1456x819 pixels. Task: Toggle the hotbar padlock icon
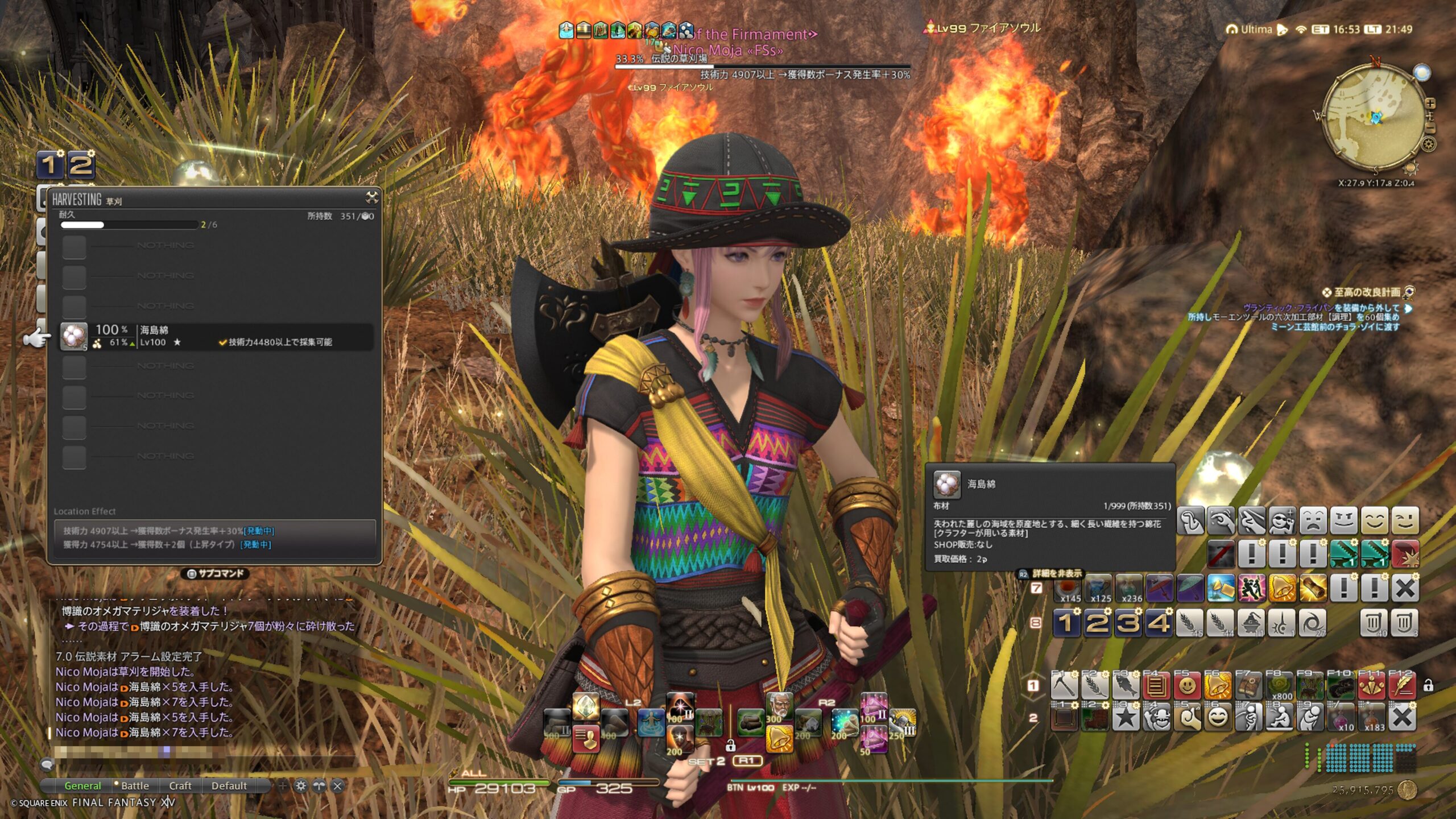coord(1428,686)
